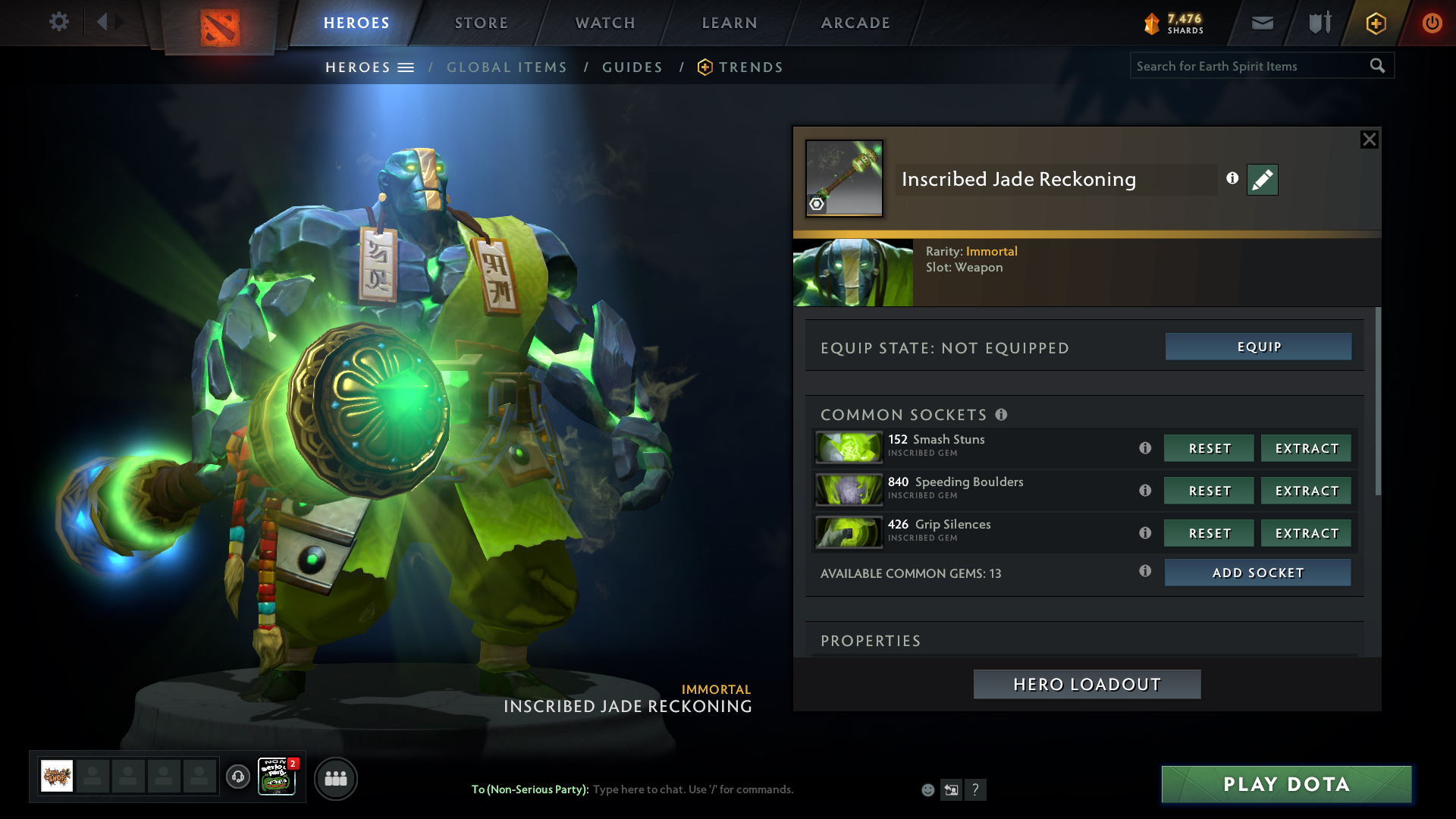Viewport: 1456px width, 819px height.
Task: Quit using the red power button
Action: click(x=1432, y=23)
